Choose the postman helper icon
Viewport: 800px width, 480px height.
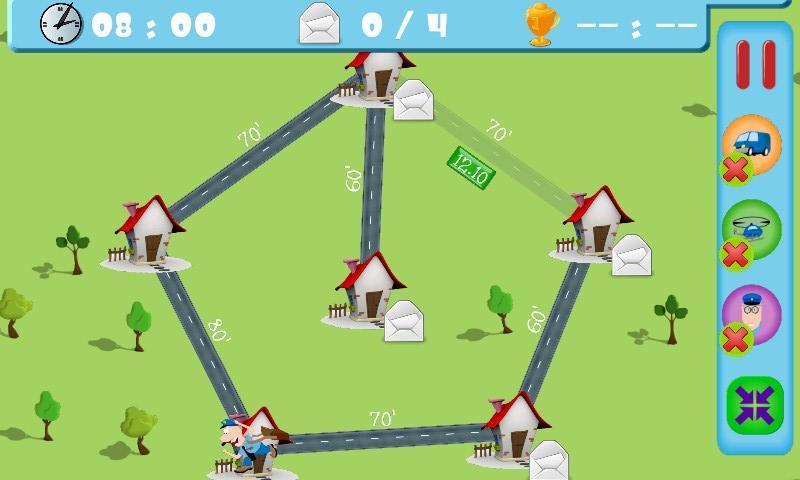click(752, 315)
